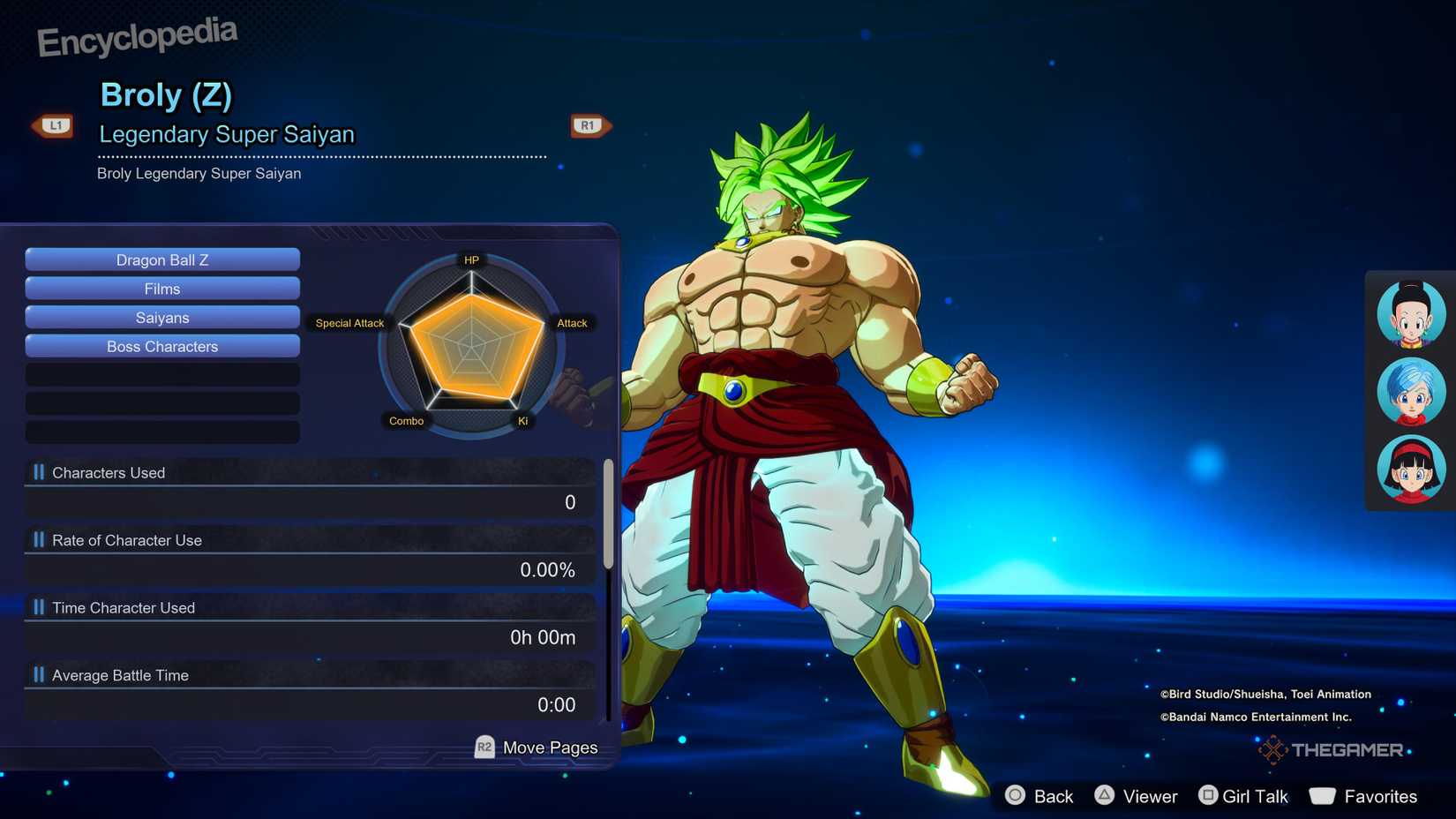Click the circle Back icon
Screen dimensions: 1456x819
click(x=1016, y=795)
